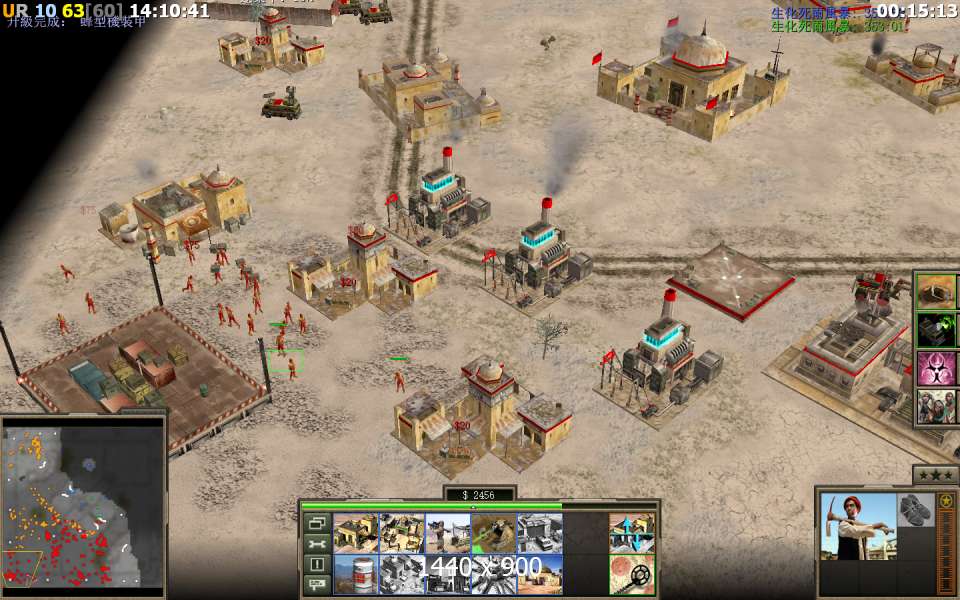Click the worker unit portrait
Viewport: 960px width, 600px height.
[858, 526]
